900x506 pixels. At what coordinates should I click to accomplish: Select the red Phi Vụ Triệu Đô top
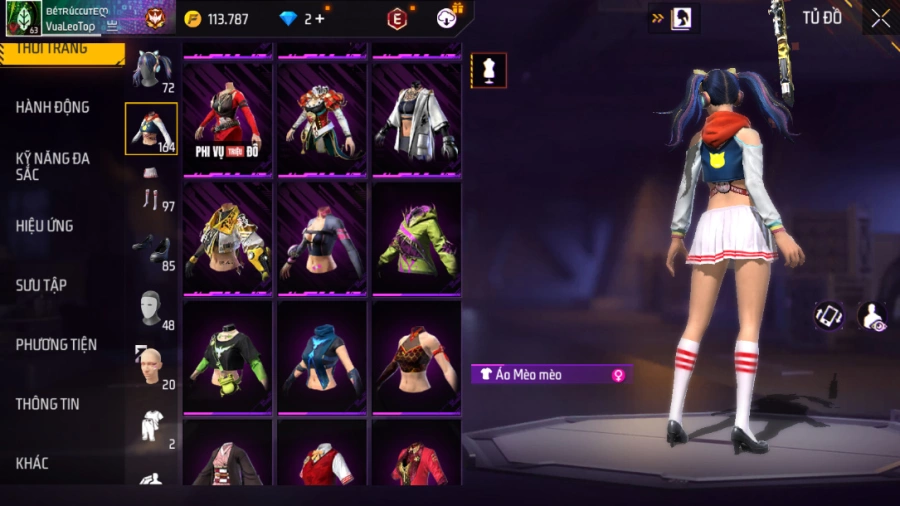point(228,119)
